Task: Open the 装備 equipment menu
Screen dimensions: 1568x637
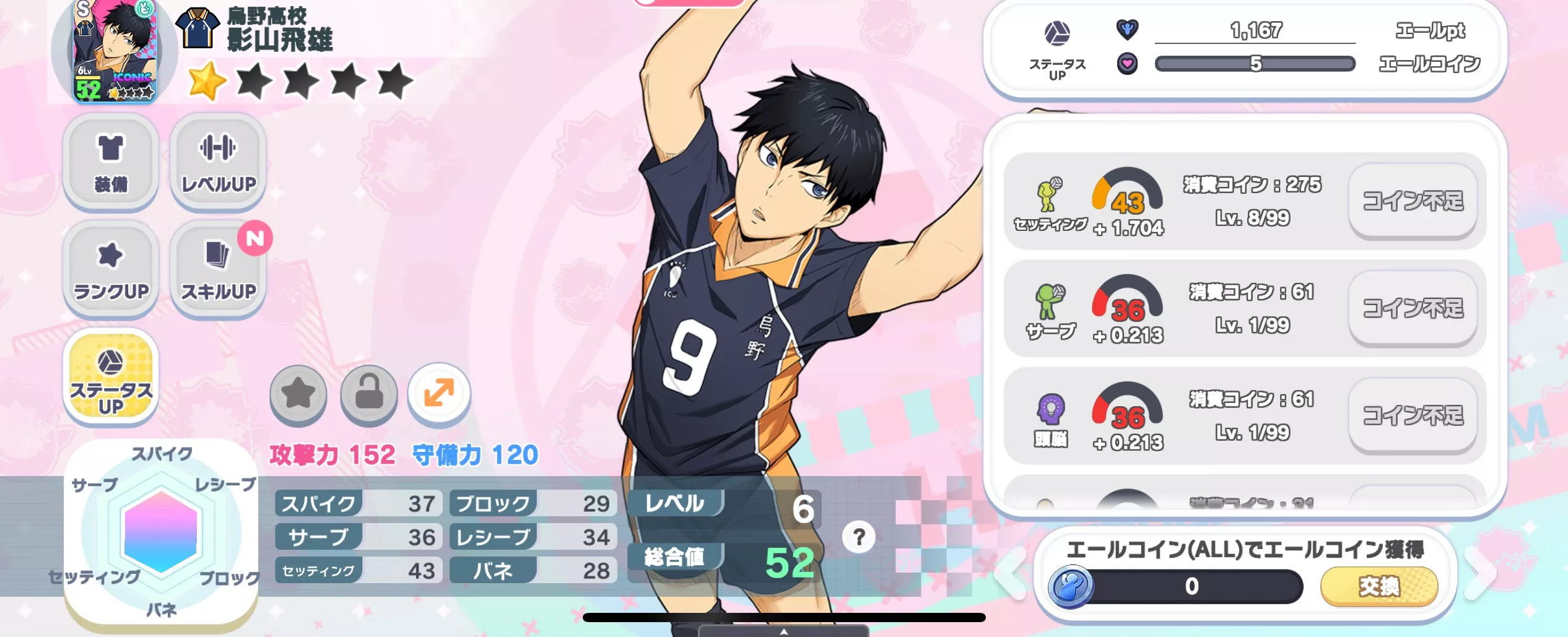Action: tap(110, 161)
